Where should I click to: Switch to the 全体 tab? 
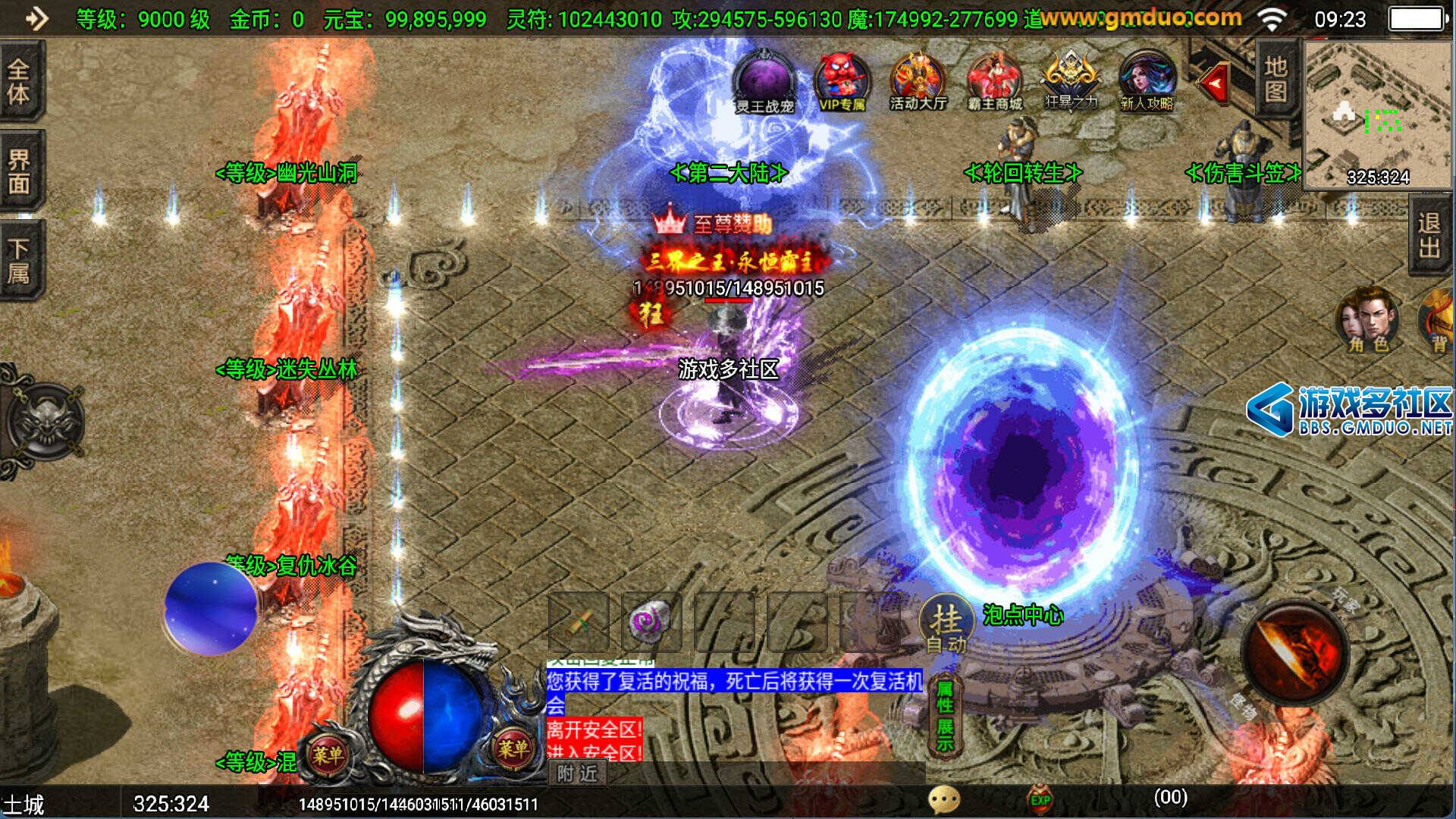point(19,82)
